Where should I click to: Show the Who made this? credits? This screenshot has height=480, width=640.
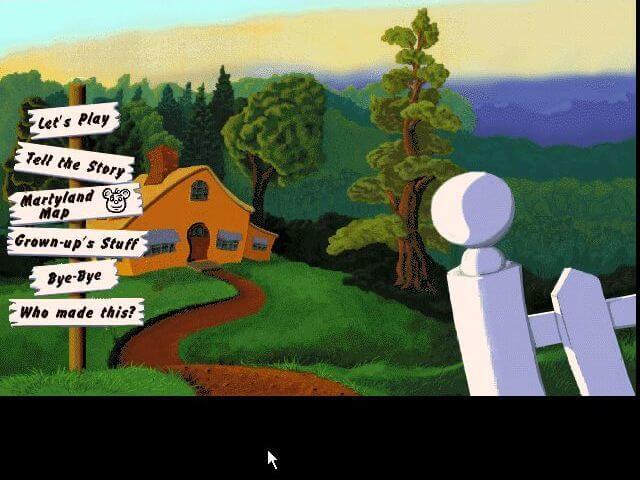coord(76,312)
